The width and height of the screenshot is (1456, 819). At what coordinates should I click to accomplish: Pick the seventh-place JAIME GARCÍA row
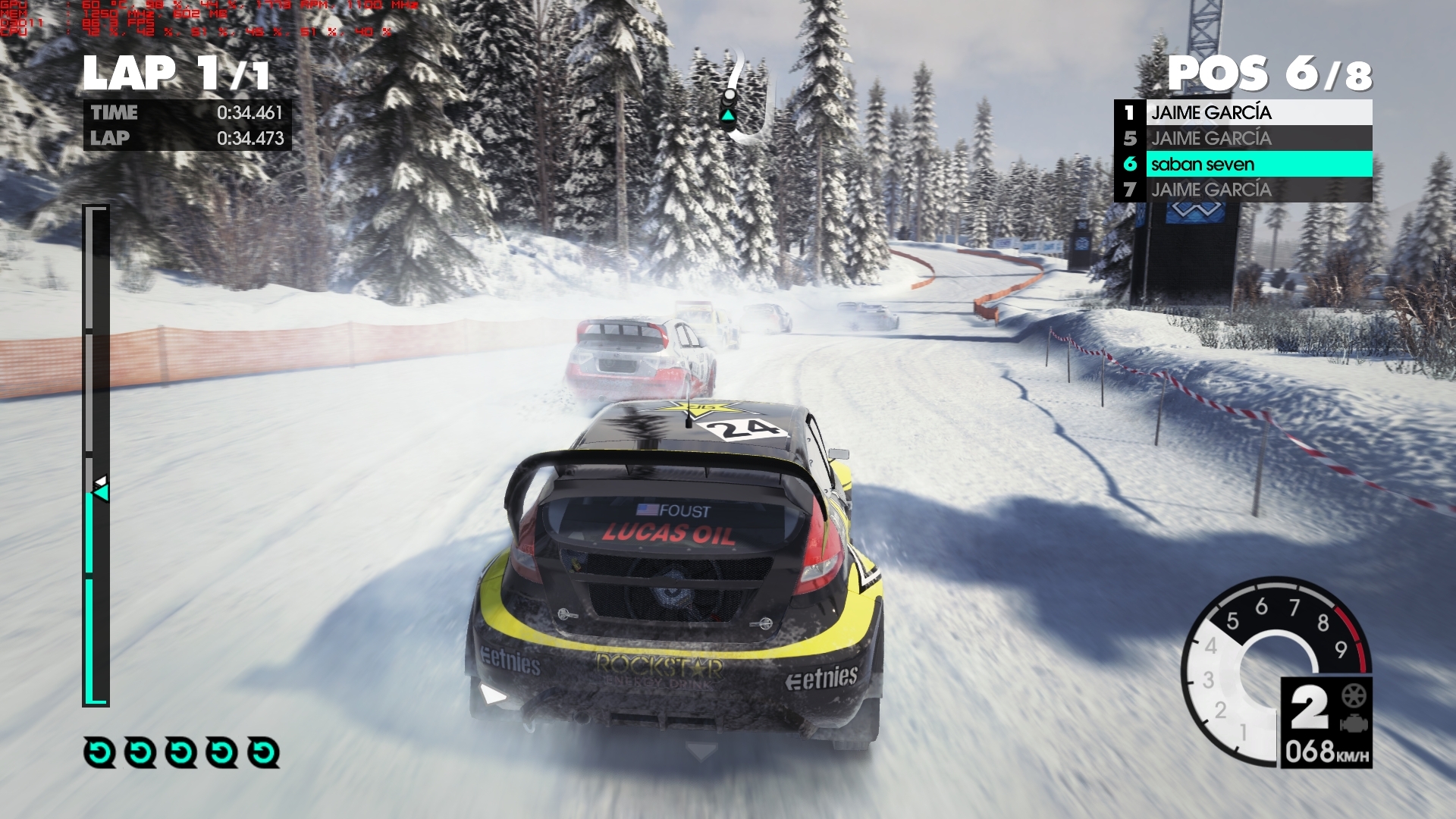(x=1244, y=190)
